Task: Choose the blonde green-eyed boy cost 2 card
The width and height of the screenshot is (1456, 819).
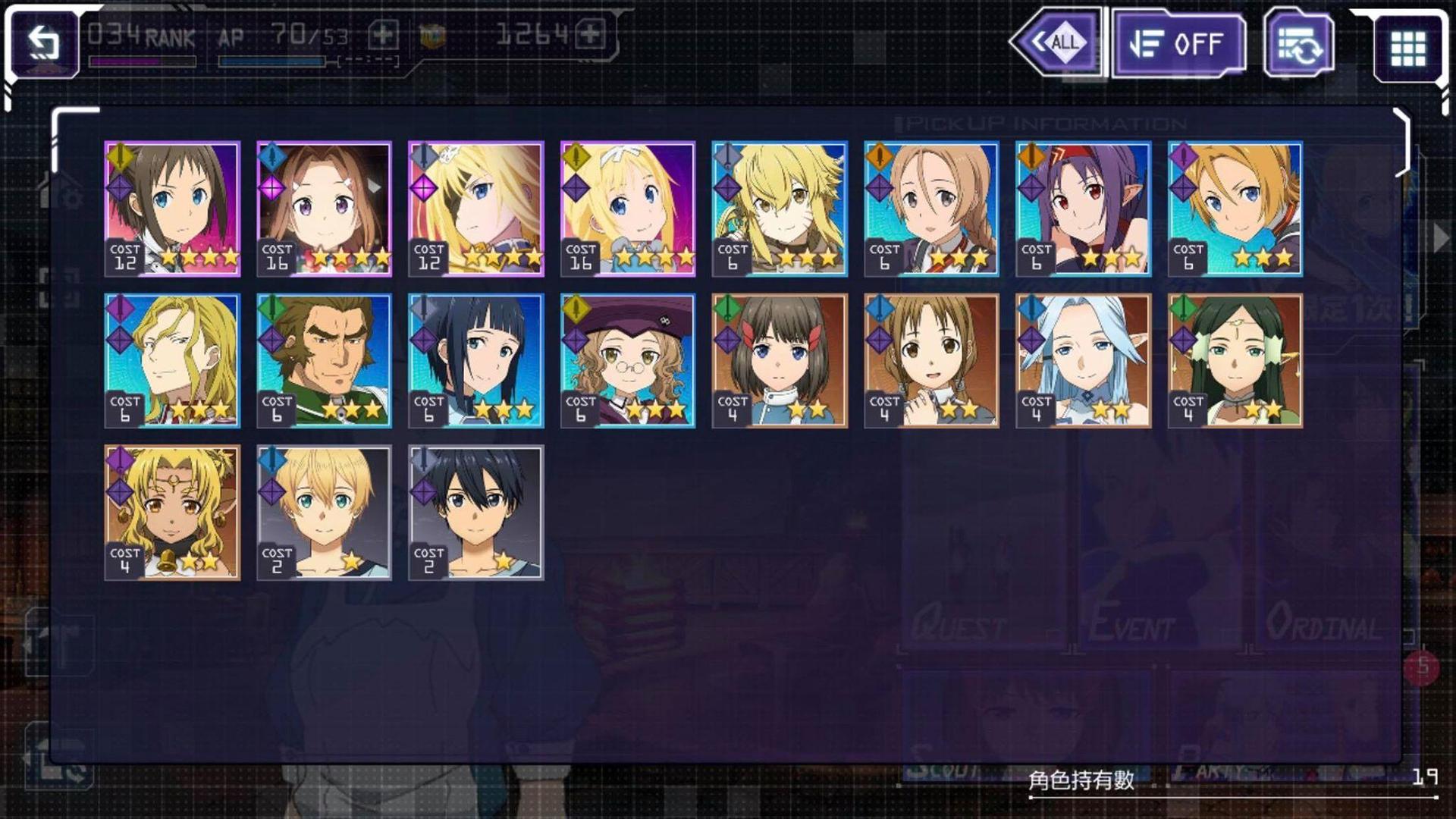Action: (x=324, y=513)
